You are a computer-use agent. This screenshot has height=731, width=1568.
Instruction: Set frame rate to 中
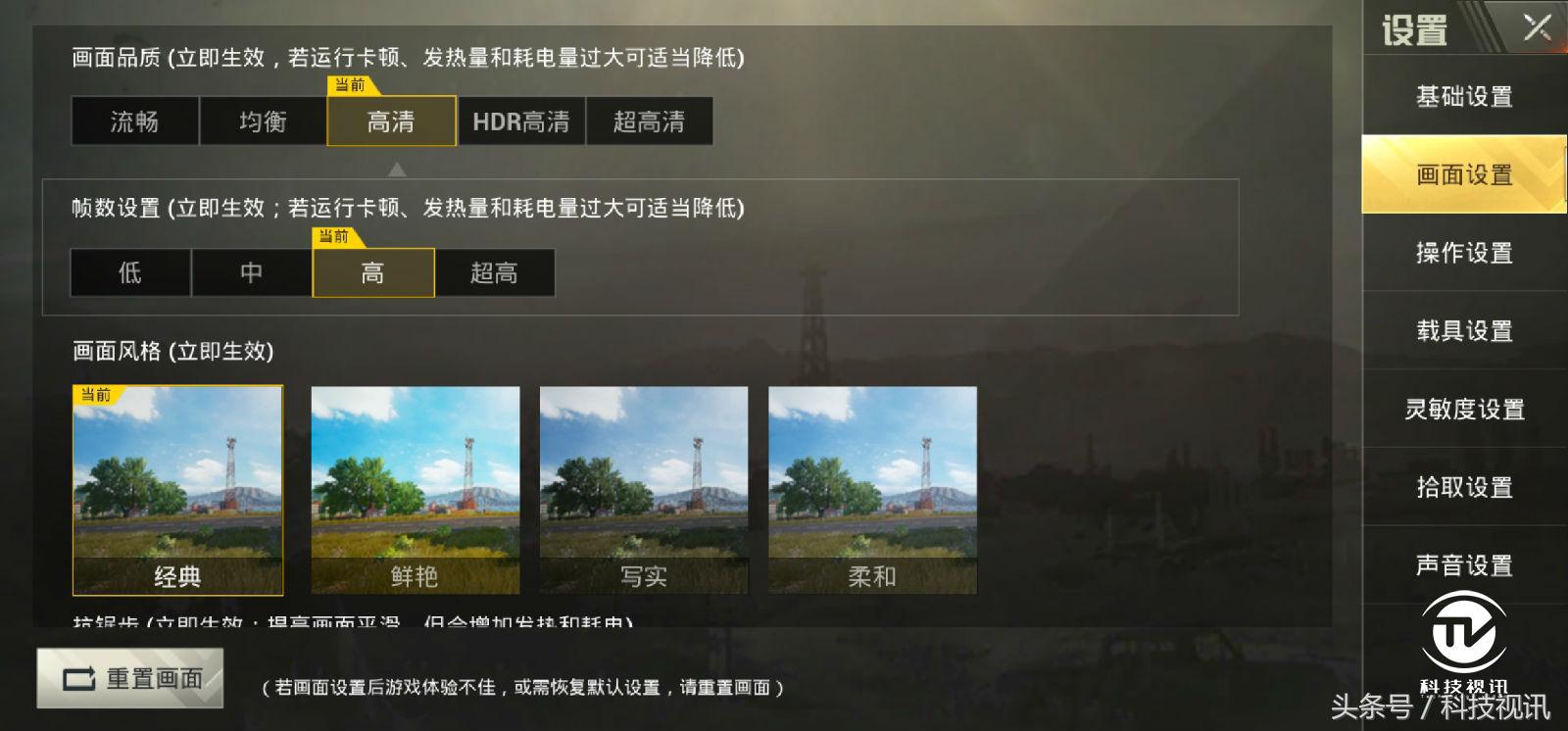pyautogui.click(x=252, y=272)
